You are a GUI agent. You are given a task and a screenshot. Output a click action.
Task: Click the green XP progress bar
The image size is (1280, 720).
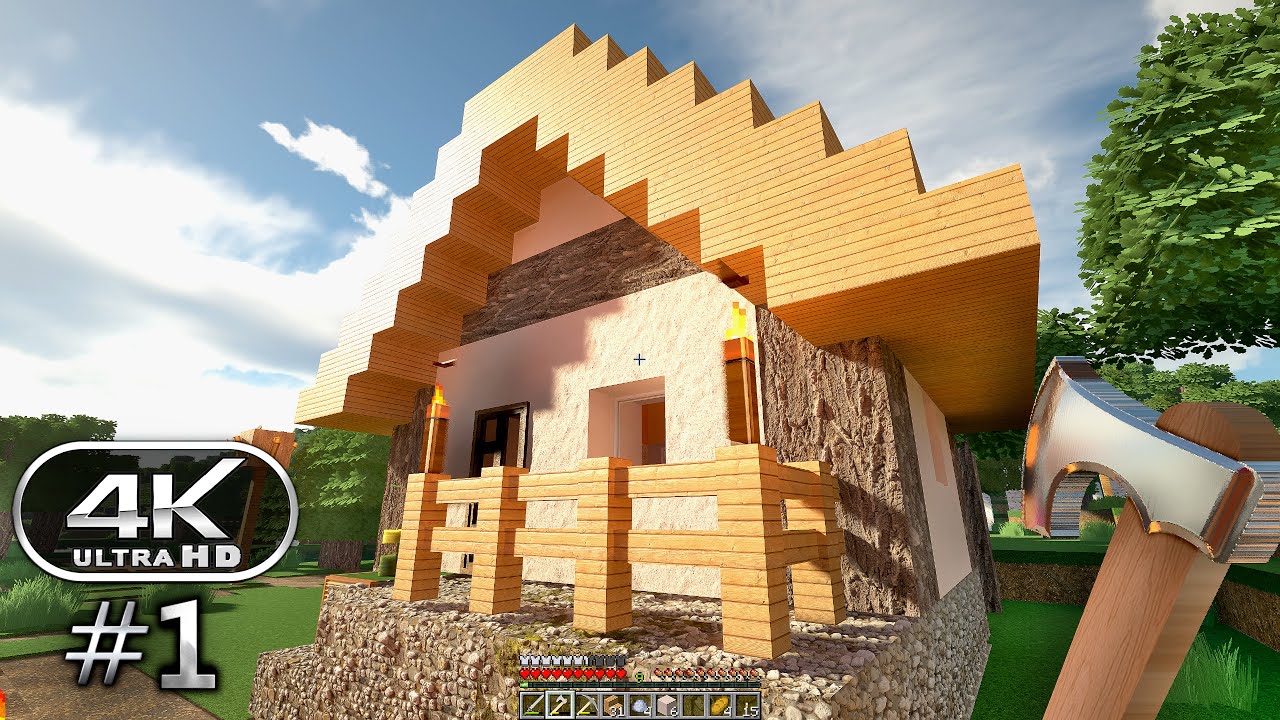pos(524,684)
